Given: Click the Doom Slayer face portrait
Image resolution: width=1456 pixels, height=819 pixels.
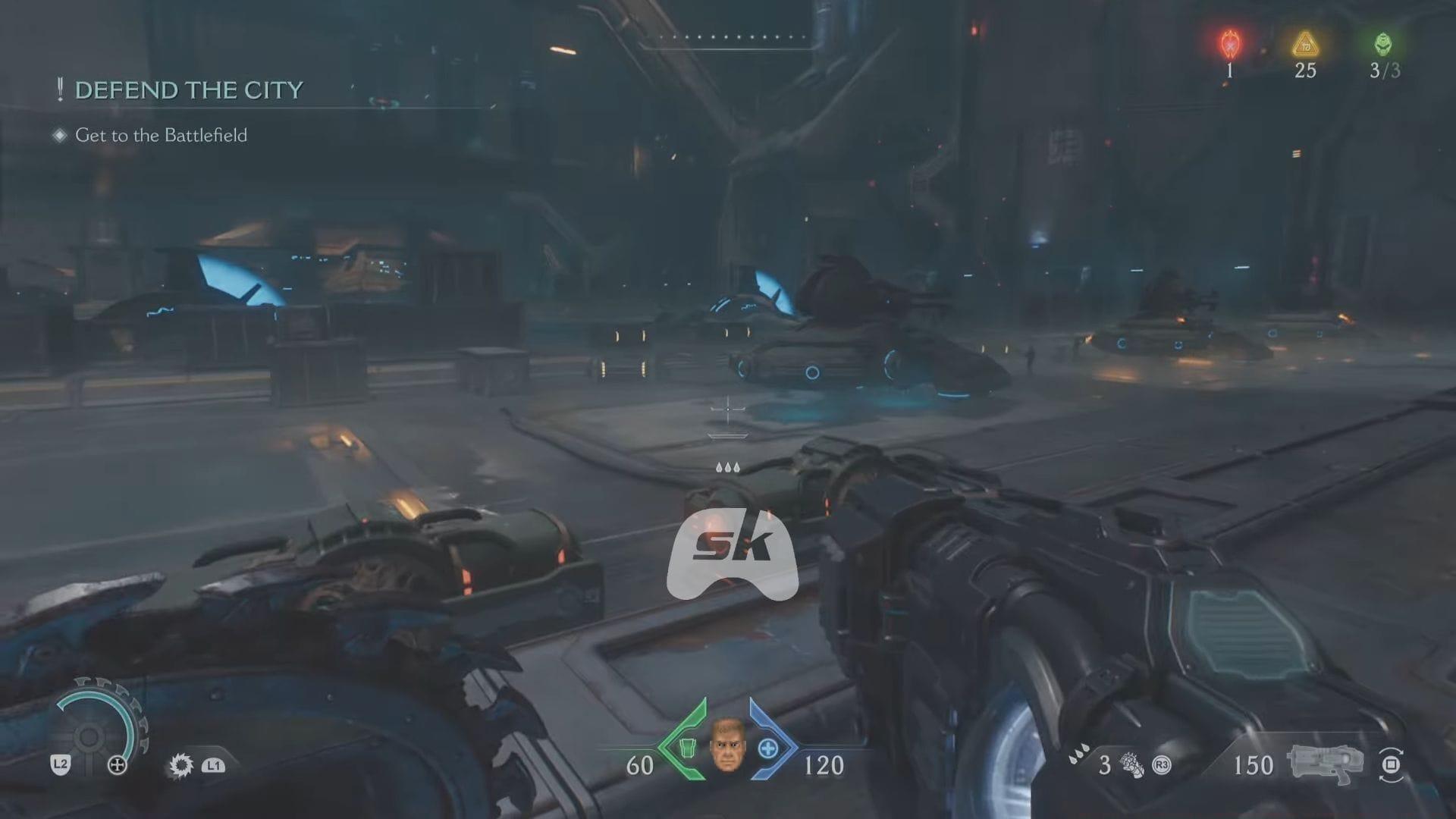Looking at the screenshot, I should pyautogui.click(x=726, y=746).
